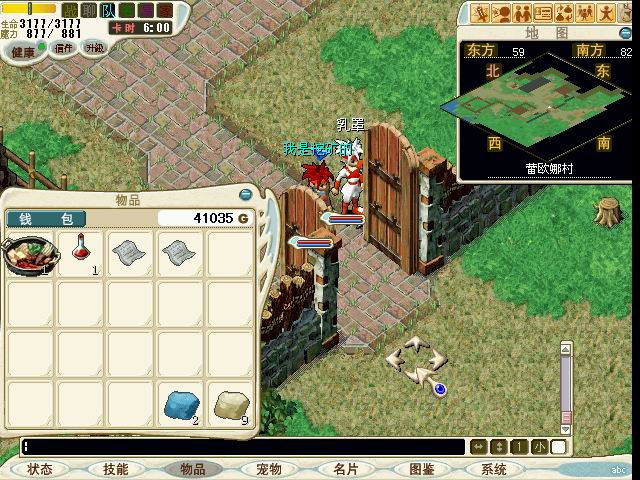The height and width of the screenshot is (480, 640).
Task: Minimize the 物品 inventory panel
Action: point(246,194)
